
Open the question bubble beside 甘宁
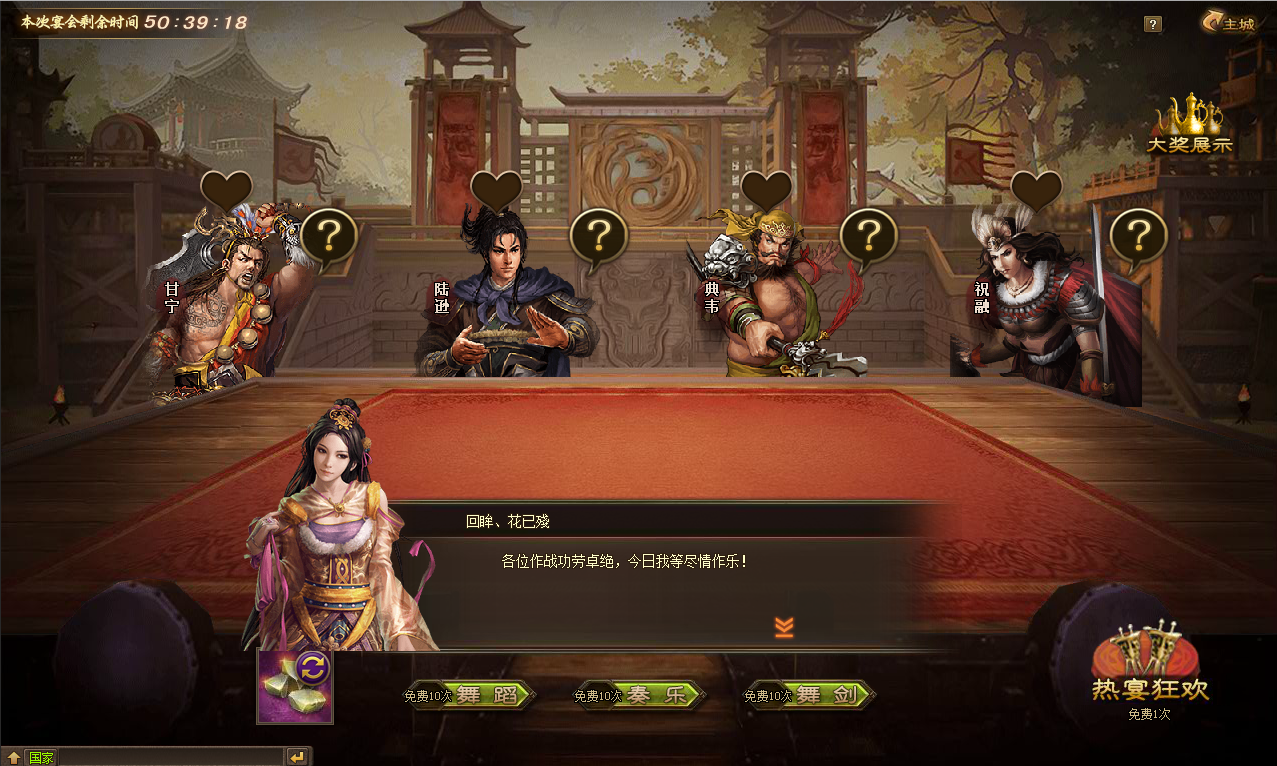(329, 237)
